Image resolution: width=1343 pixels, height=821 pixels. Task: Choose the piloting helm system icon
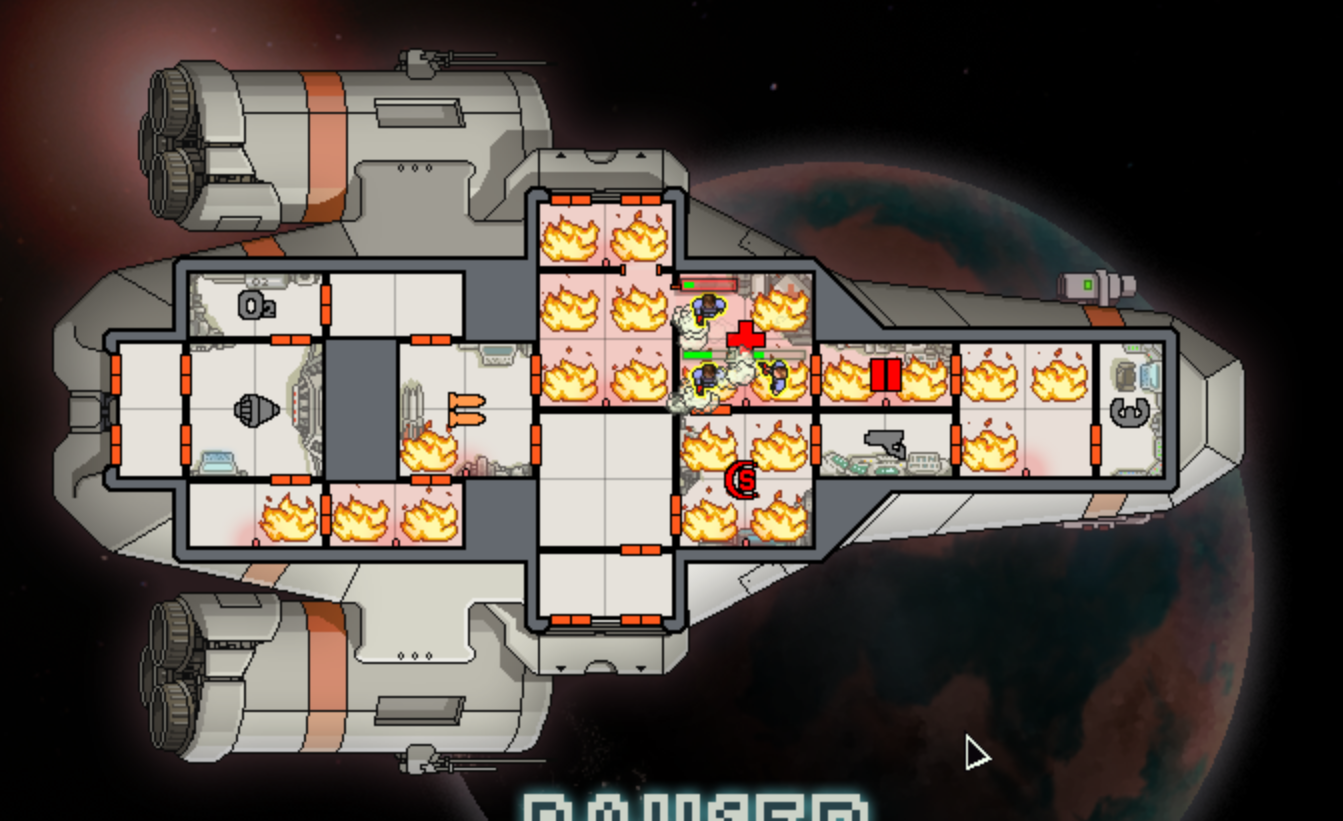pos(1130,409)
